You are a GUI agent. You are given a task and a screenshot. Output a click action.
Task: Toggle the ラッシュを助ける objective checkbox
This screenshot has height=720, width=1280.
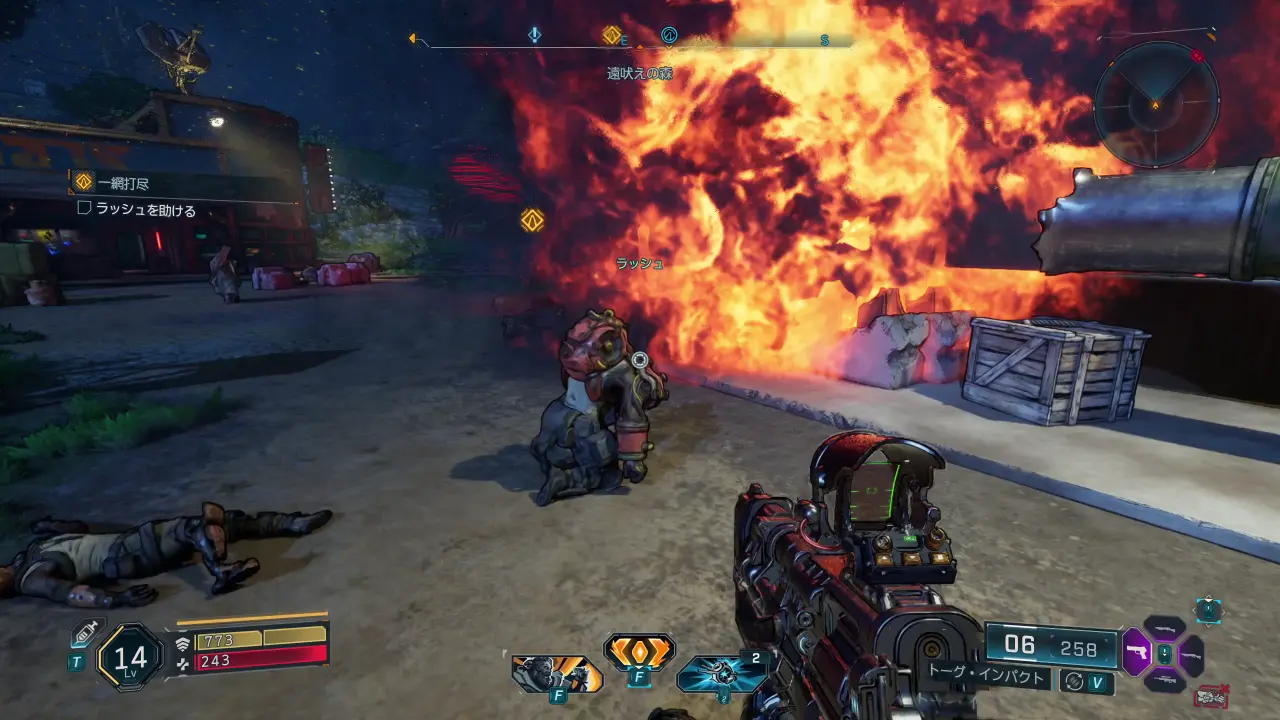click(x=85, y=209)
